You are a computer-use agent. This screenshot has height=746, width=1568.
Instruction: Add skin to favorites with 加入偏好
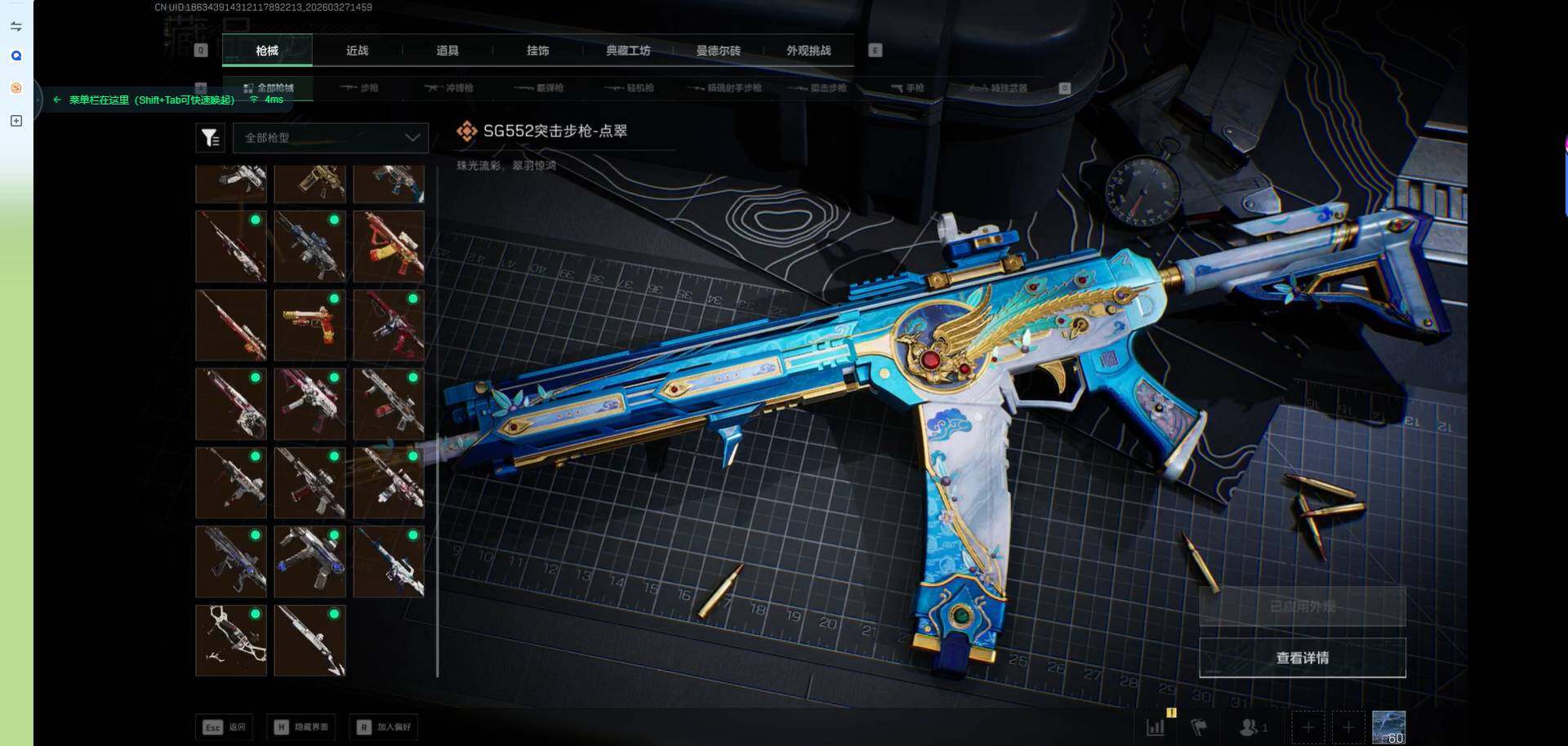(385, 726)
